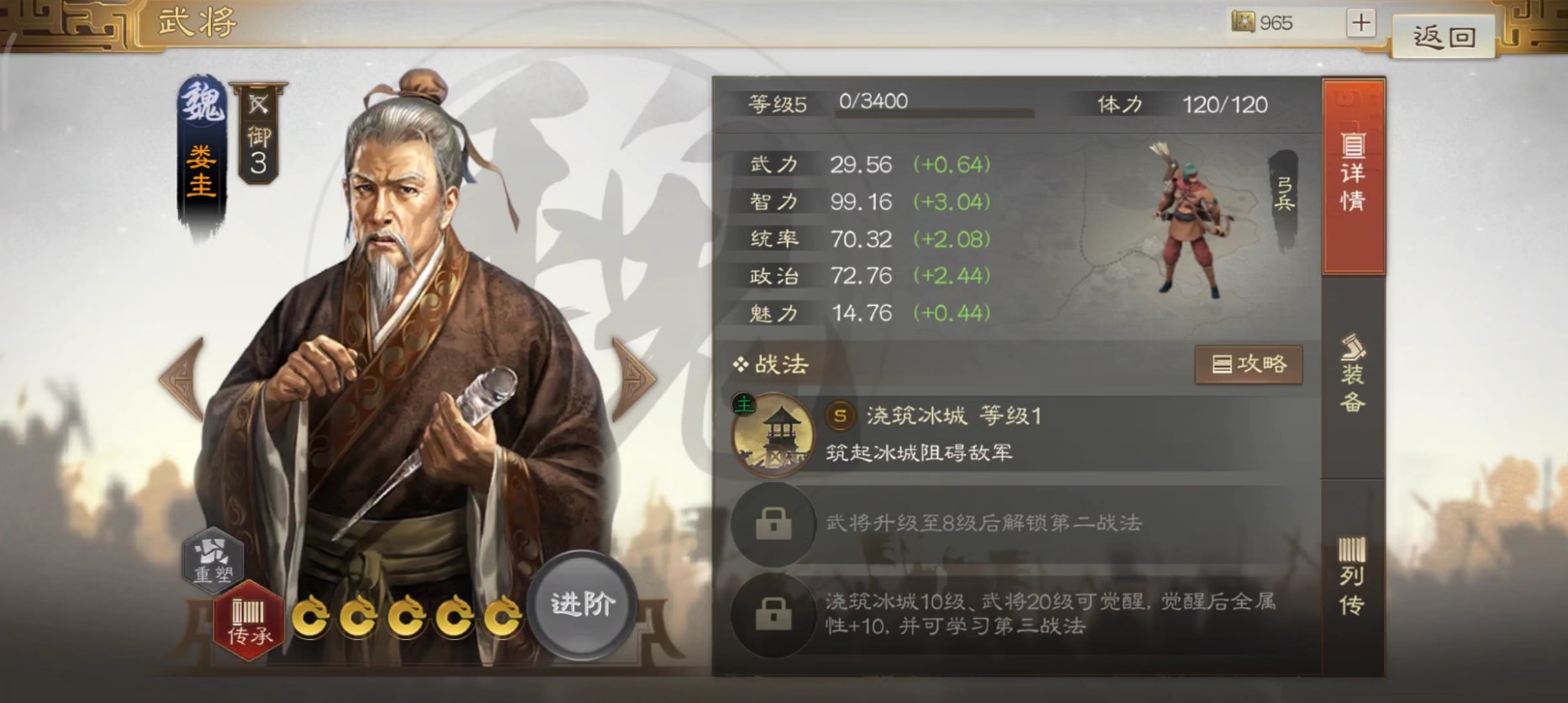
Task: Open the 重塑 reshape panel
Action: click(214, 564)
